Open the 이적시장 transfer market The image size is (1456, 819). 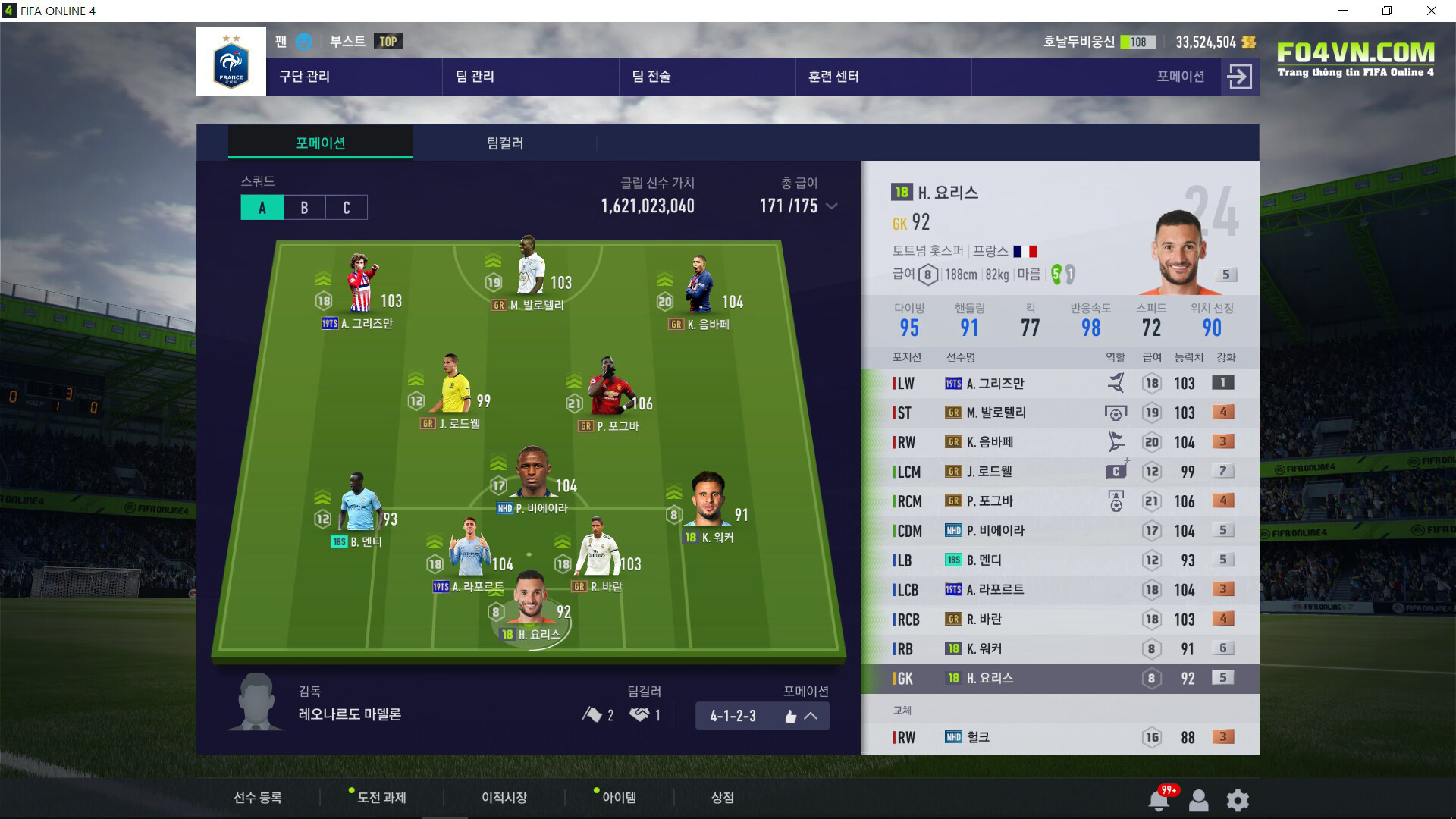point(504,798)
